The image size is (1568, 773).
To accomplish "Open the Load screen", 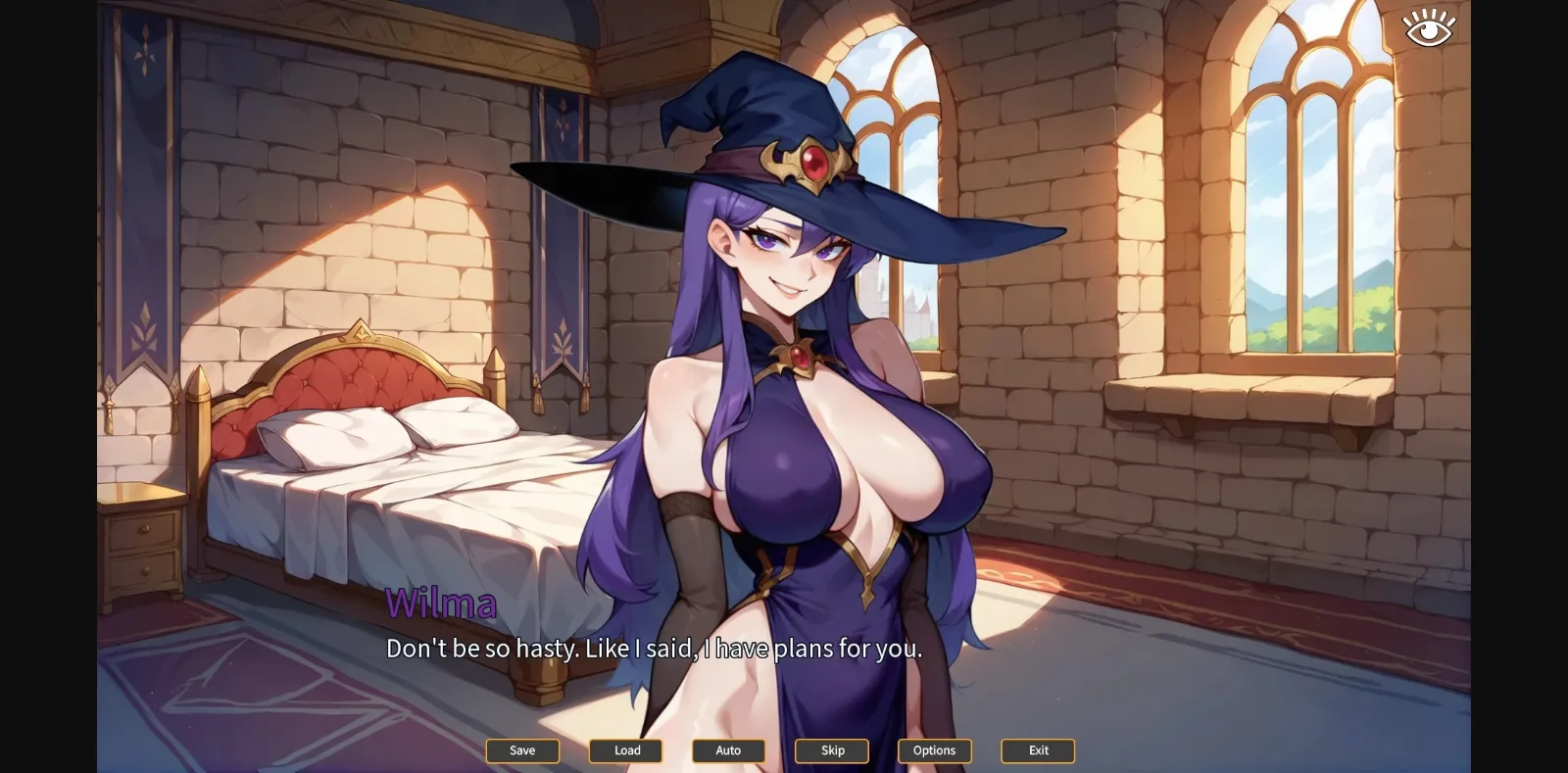I will point(625,750).
